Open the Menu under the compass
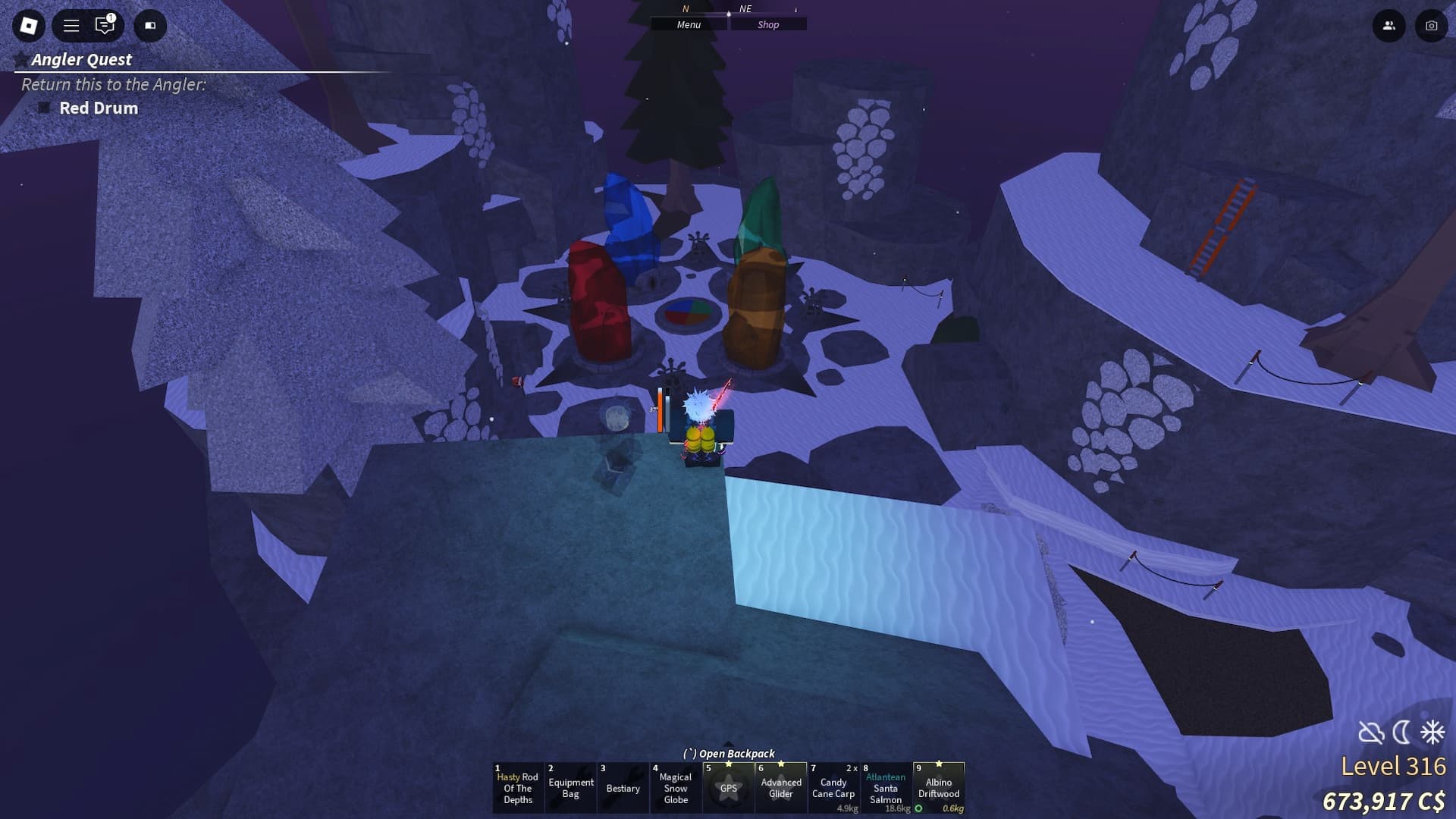 click(688, 24)
